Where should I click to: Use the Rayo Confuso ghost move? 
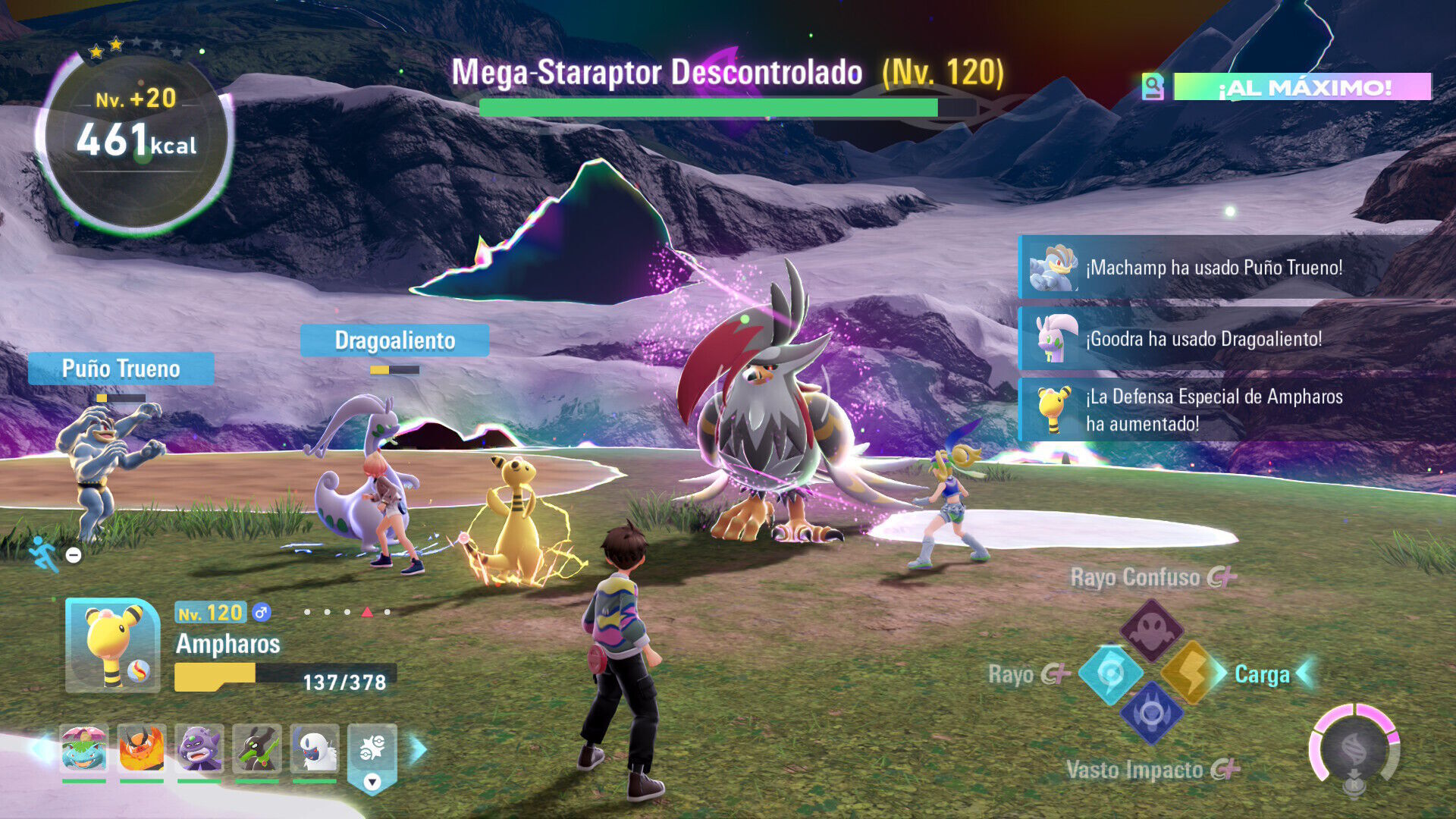(x=1151, y=629)
